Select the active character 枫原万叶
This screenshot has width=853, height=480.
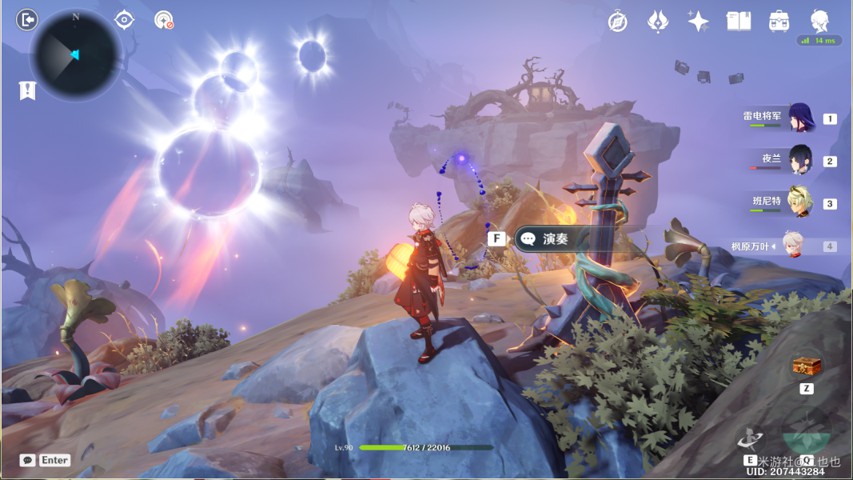point(792,245)
